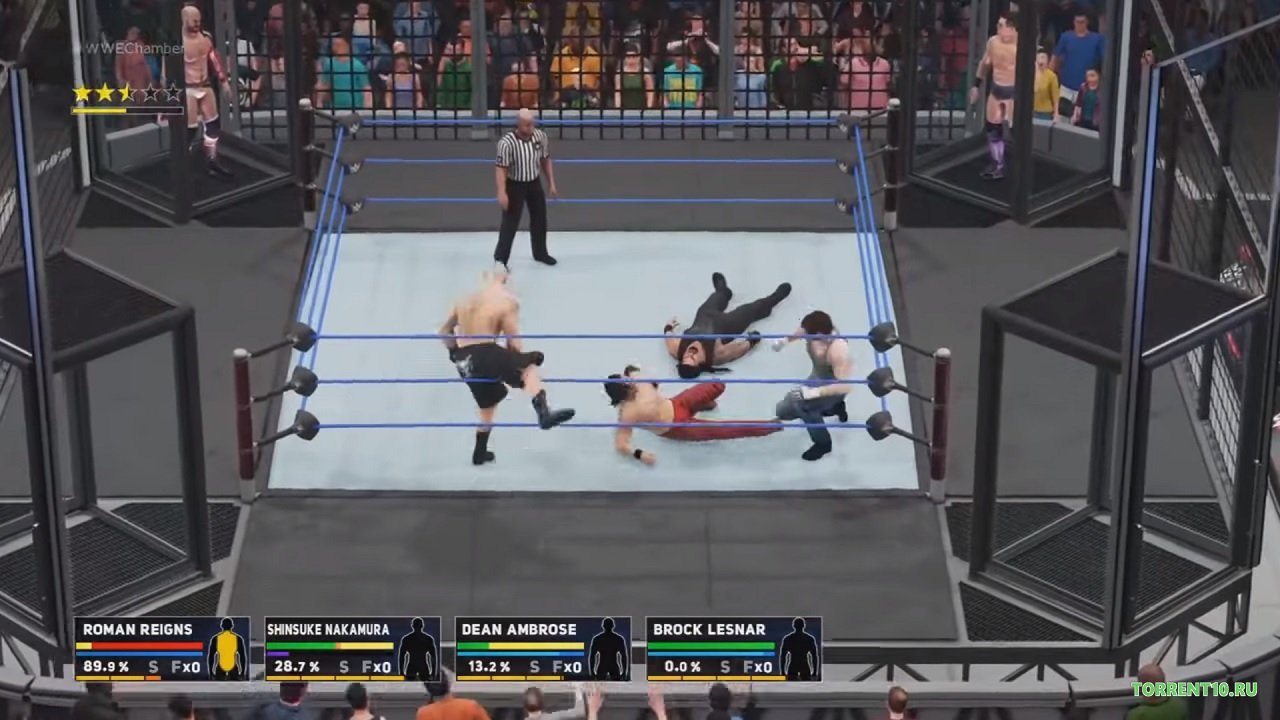The image size is (1280, 720).
Task: Click the yellow match rating progress bar
Action: click(98, 110)
